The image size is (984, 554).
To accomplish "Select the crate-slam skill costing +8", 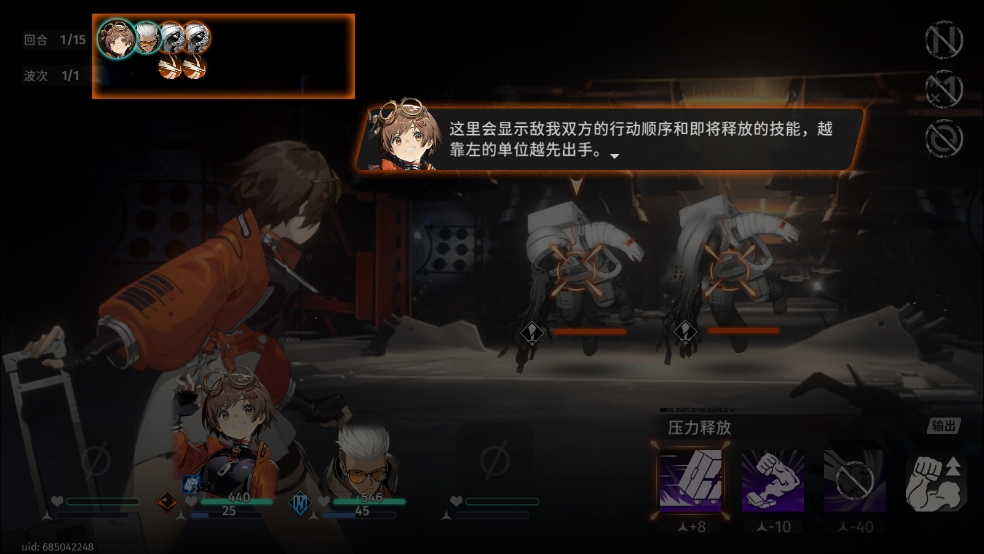I will (692, 479).
